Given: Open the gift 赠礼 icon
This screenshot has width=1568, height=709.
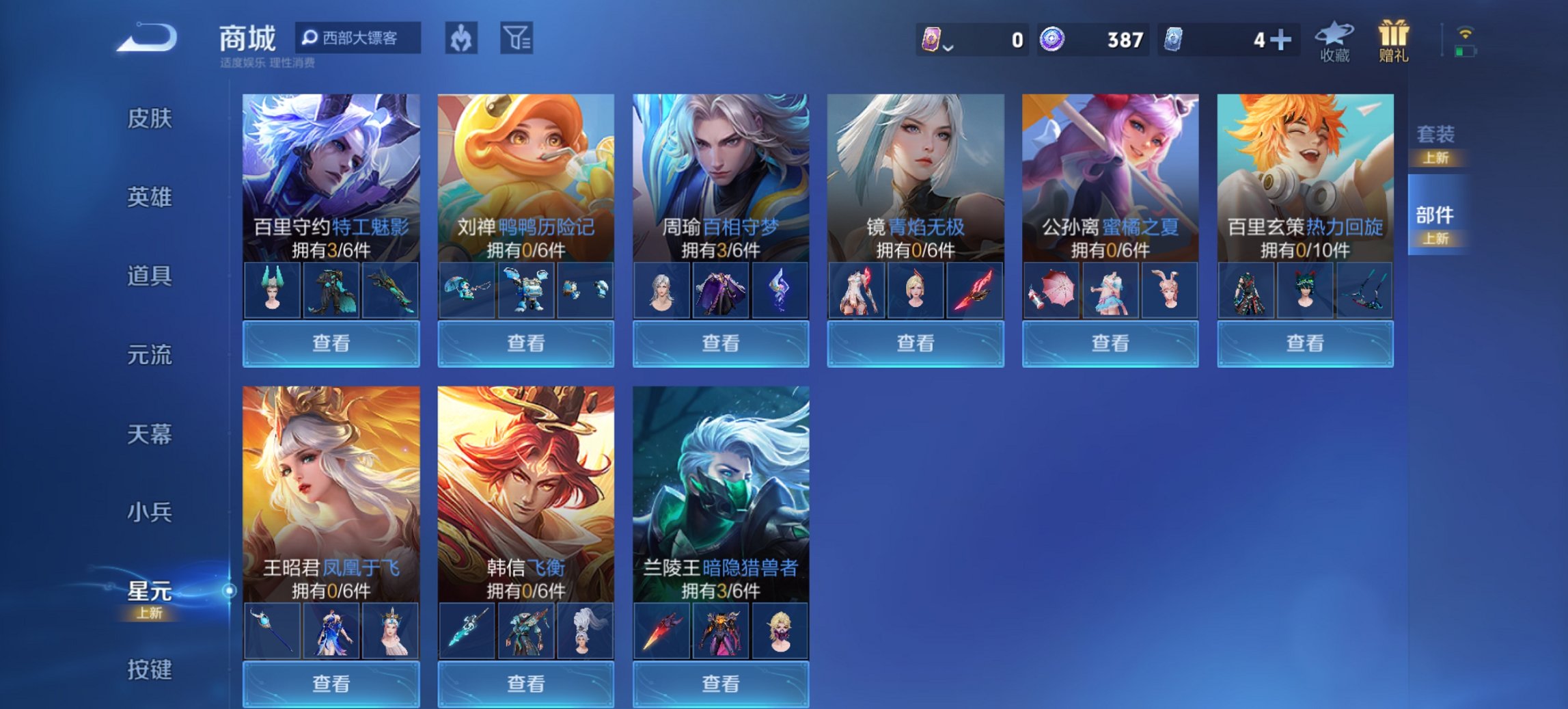Looking at the screenshot, I should 1396,41.
